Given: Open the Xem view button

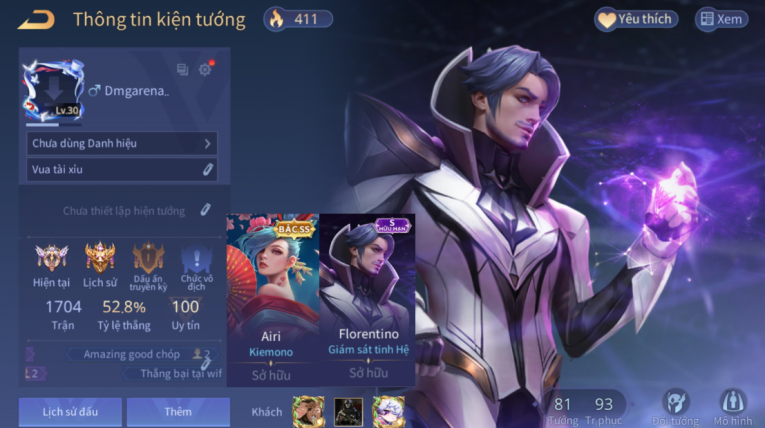Looking at the screenshot, I should (x=721, y=19).
